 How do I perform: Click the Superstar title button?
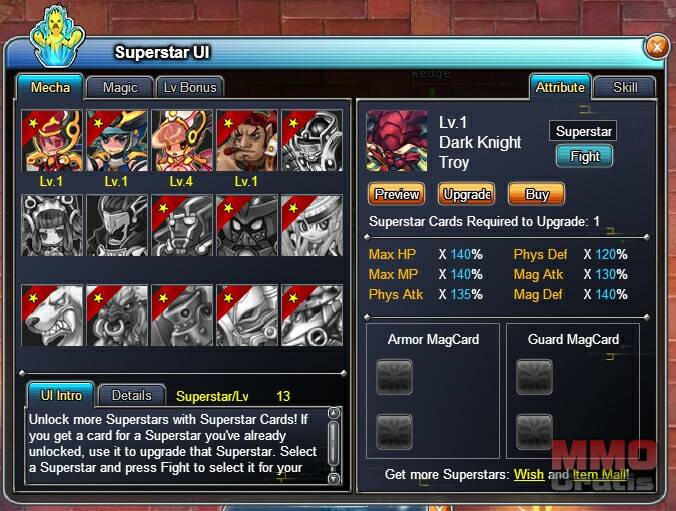[x=584, y=131]
